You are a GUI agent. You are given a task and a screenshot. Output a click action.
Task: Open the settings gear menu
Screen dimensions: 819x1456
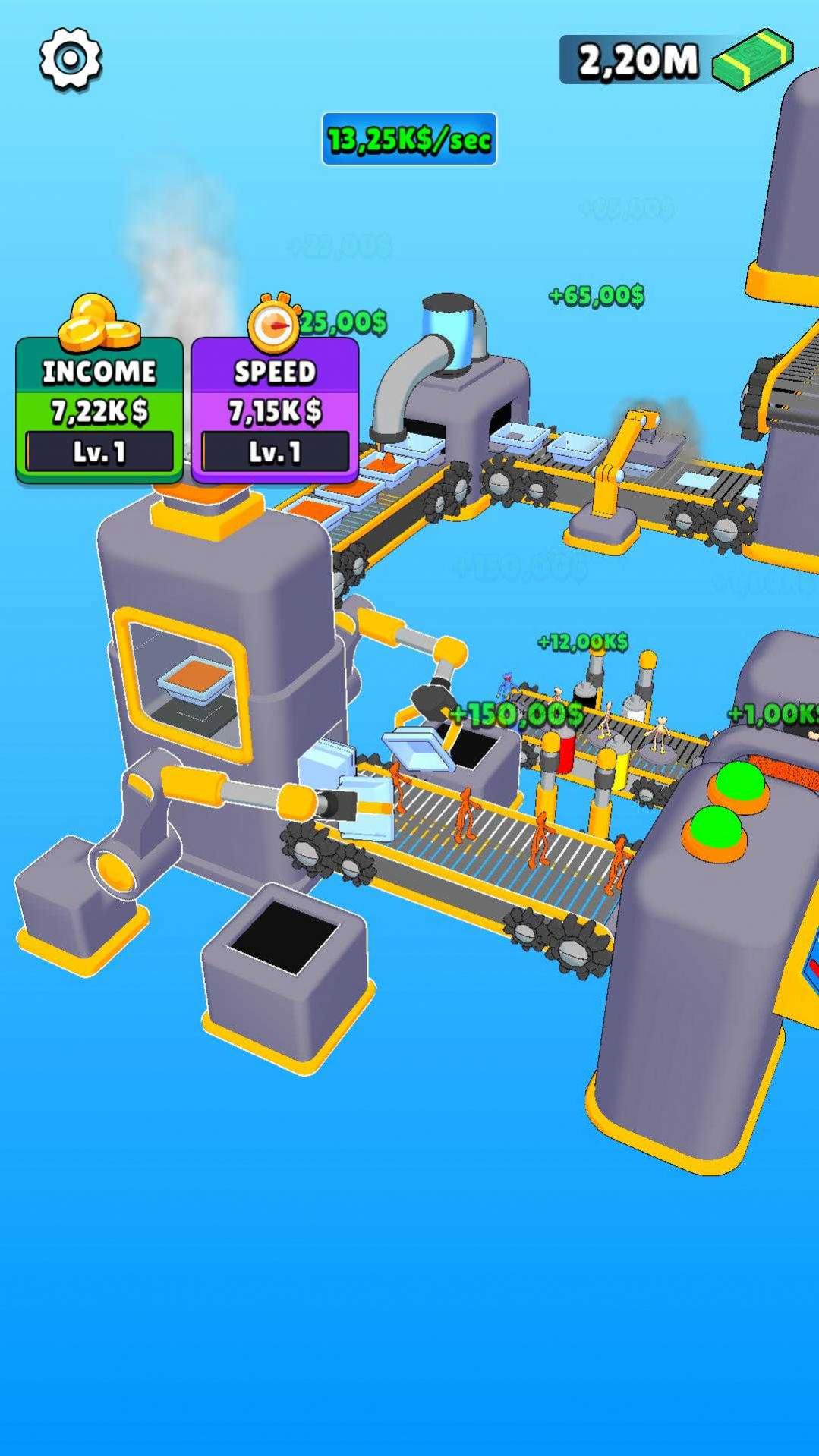click(71, 59)
